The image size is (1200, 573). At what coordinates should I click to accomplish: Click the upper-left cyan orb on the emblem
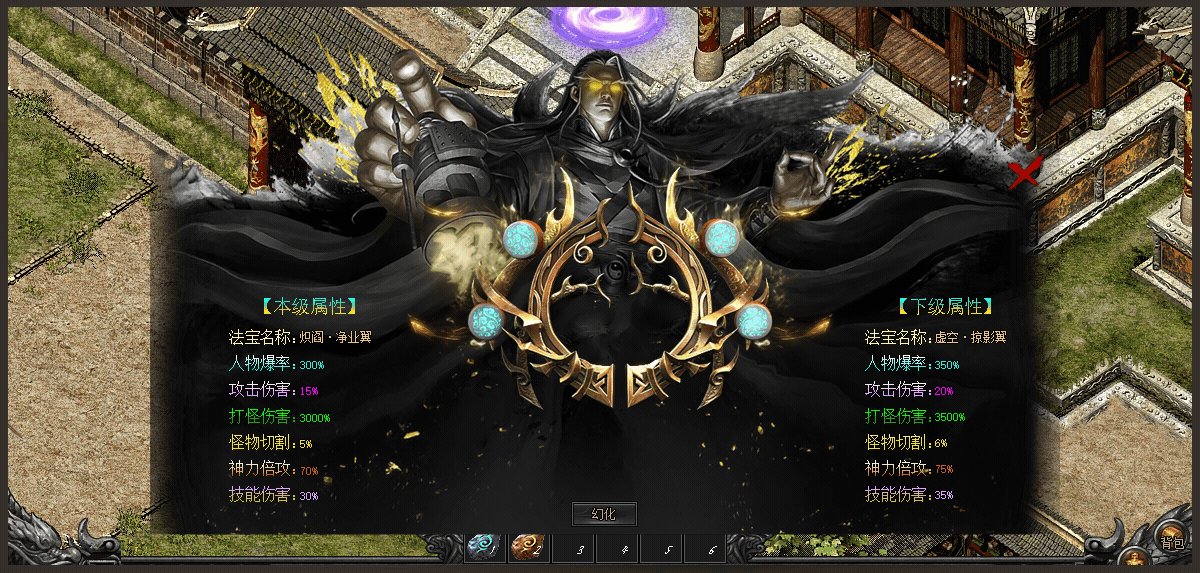(x=521, y=238)
